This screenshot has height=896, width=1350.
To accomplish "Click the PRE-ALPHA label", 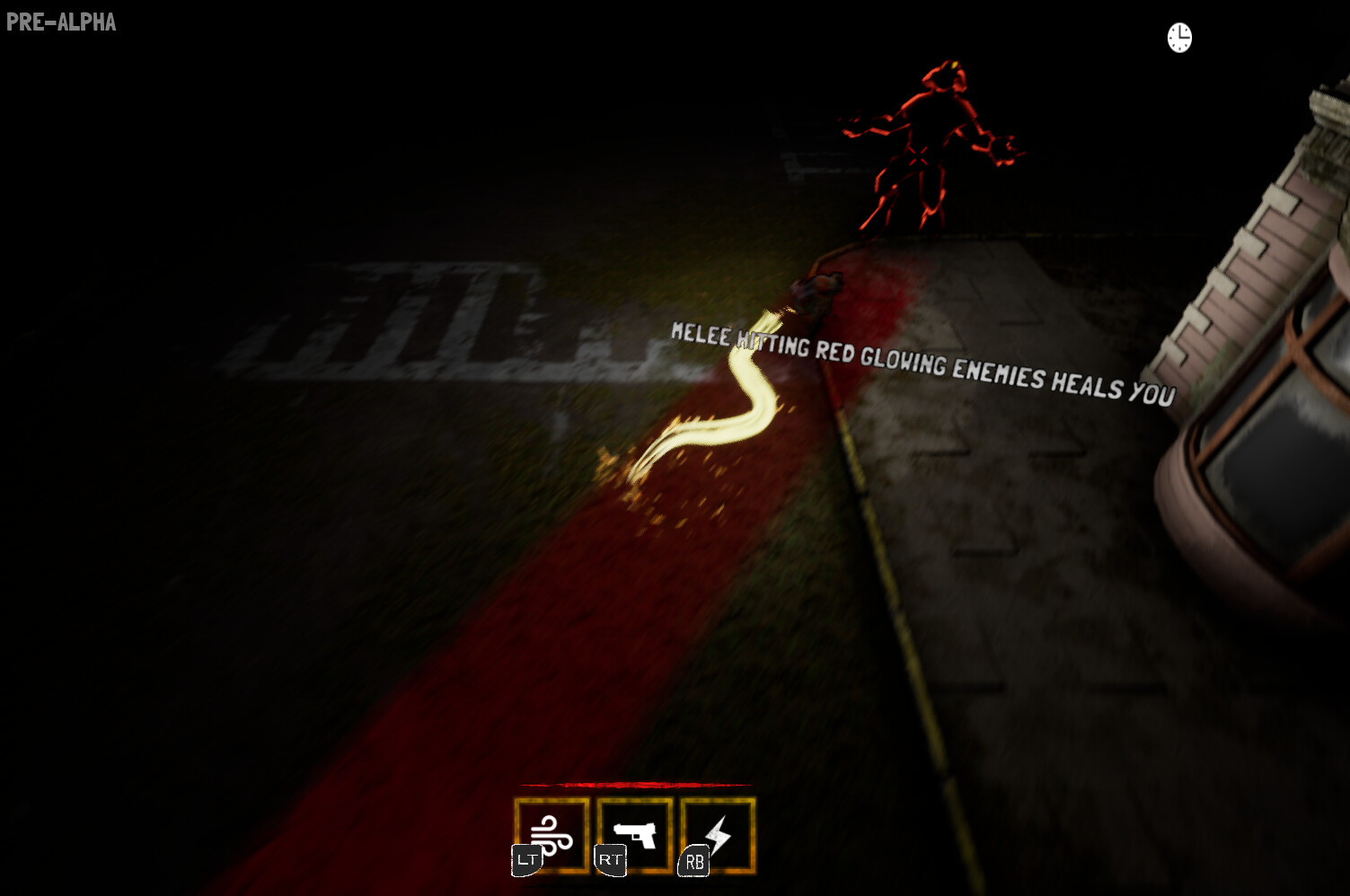I will tap(60, 22).
